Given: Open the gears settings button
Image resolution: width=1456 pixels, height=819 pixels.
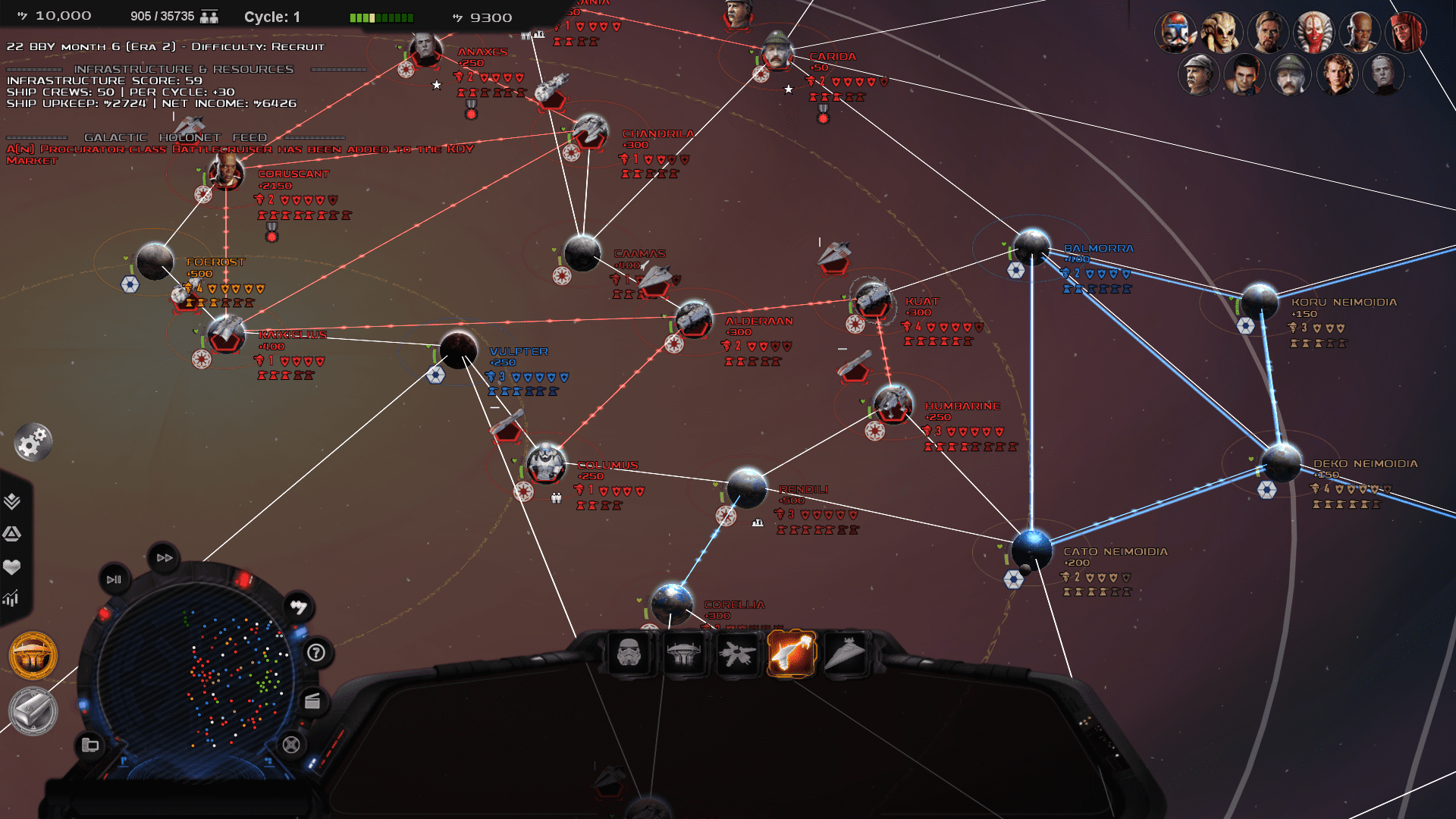Looking at the screenshot, I should [x=33, y=443].
